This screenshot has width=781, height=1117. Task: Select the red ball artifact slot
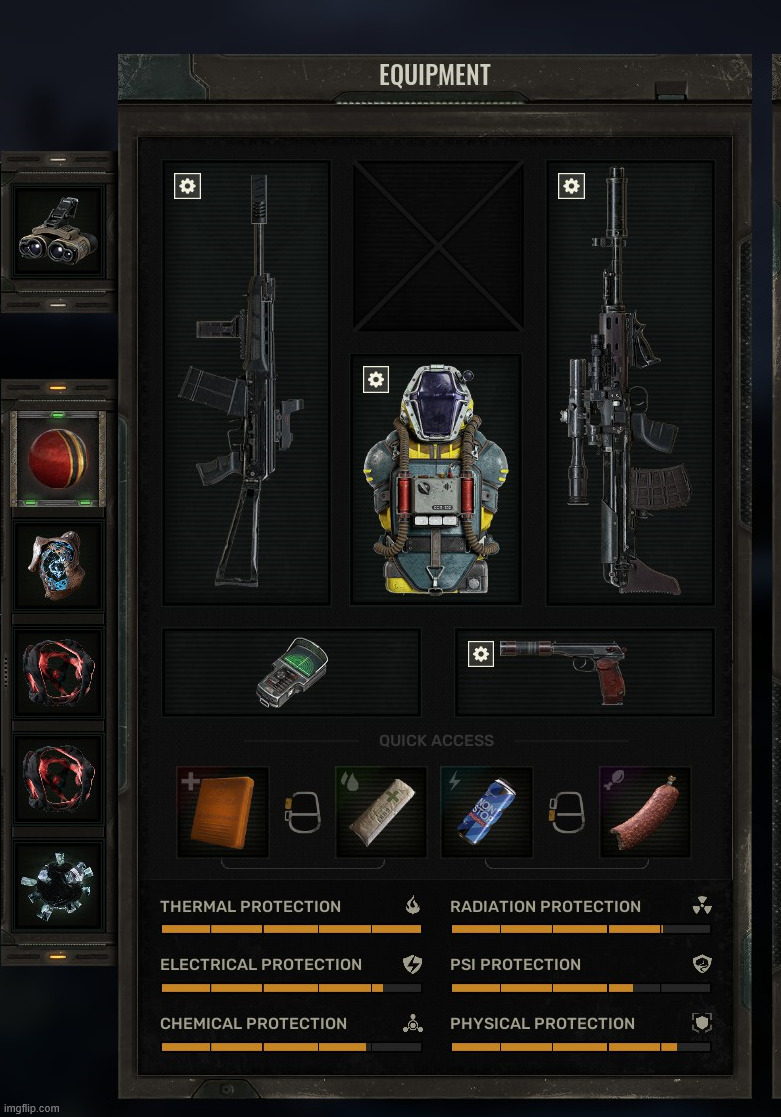(x=58, y=460)
